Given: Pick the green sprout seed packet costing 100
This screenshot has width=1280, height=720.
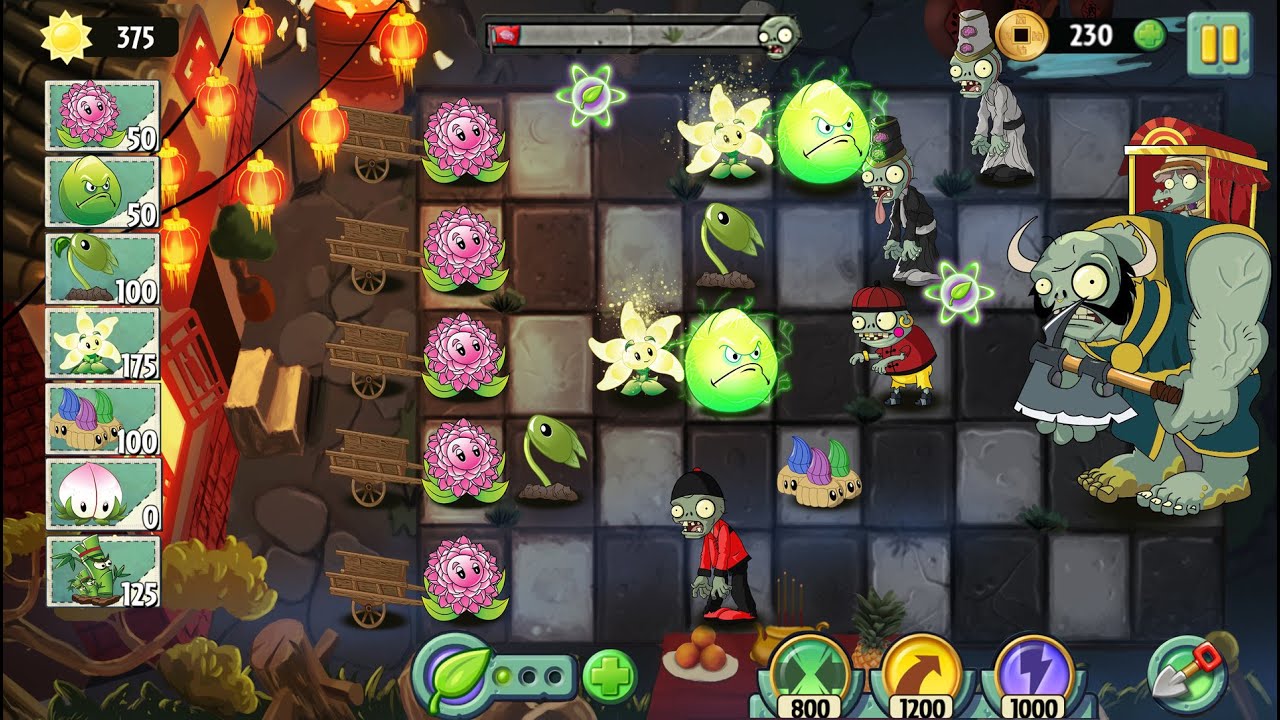Looking at the screenshot, I should 102,268.
